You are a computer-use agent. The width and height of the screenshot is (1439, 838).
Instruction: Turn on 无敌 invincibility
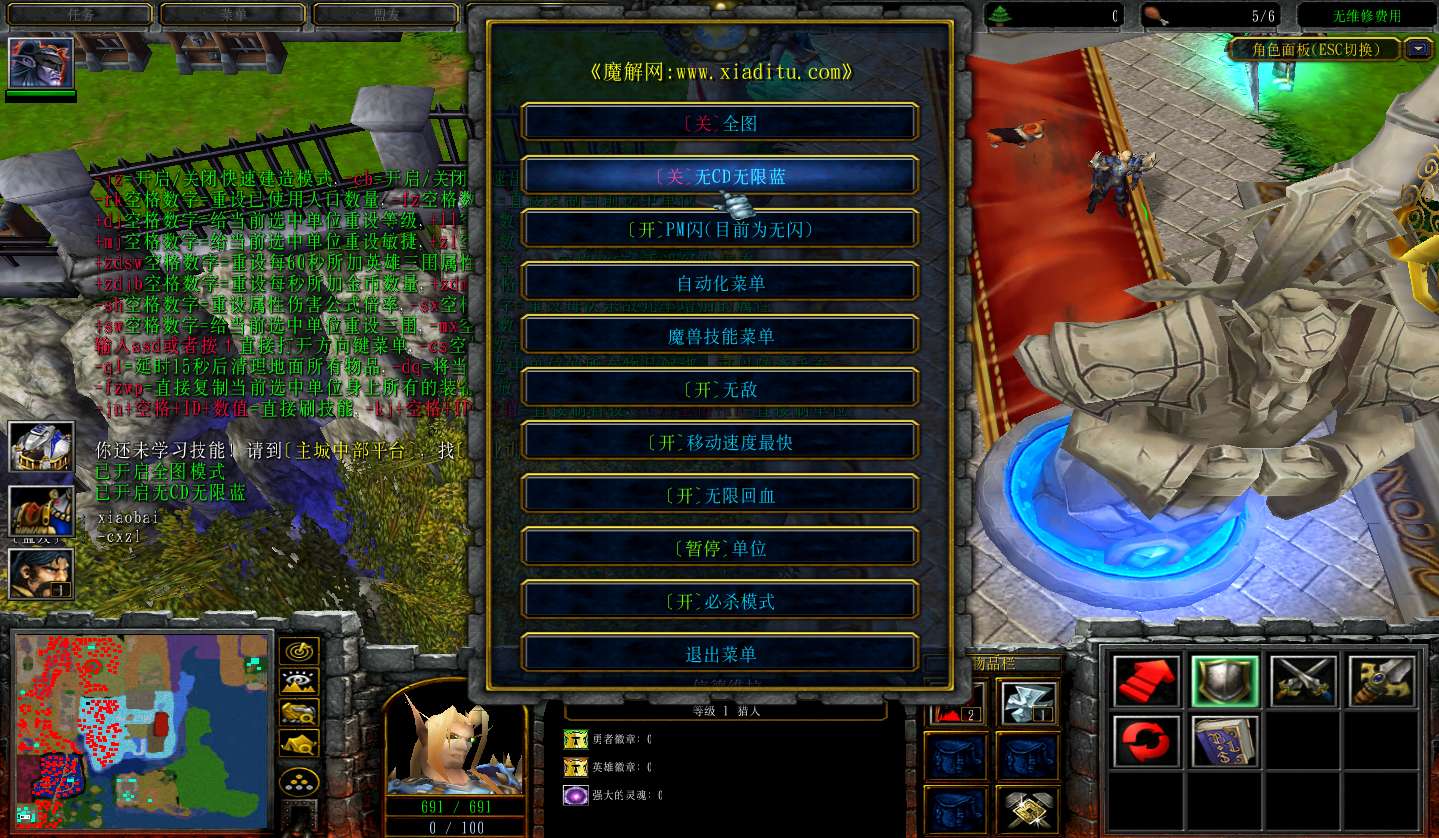point(719,389)
